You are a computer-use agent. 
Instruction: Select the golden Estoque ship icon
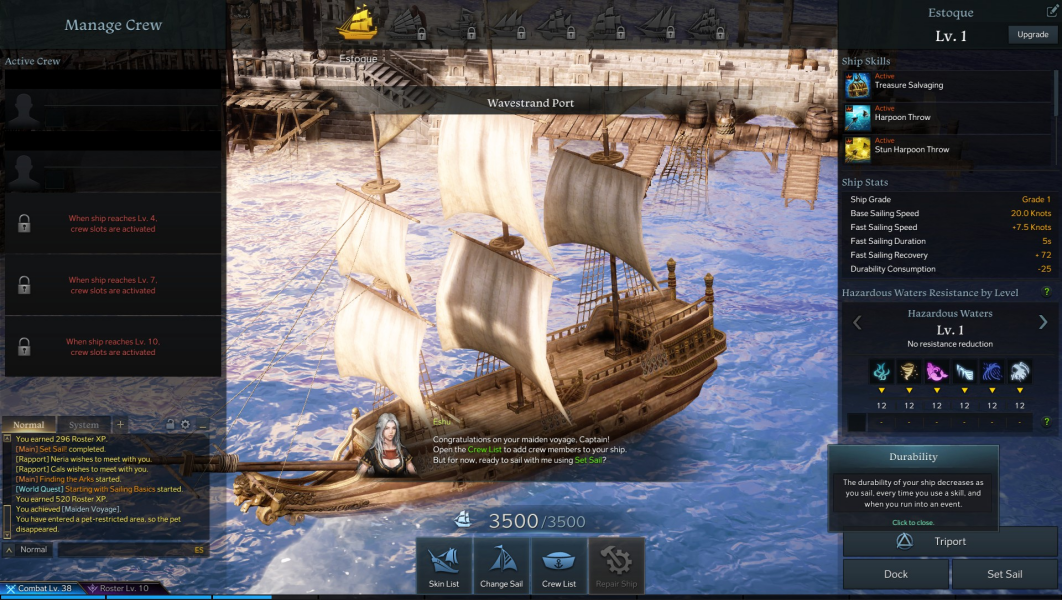(x=357, y=22)
